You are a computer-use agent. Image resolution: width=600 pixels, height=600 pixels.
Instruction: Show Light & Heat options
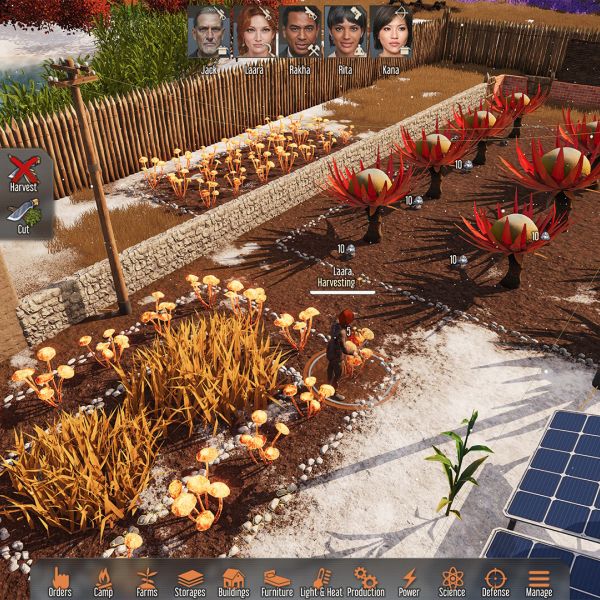pyautogui.click(x=321, y=581)
